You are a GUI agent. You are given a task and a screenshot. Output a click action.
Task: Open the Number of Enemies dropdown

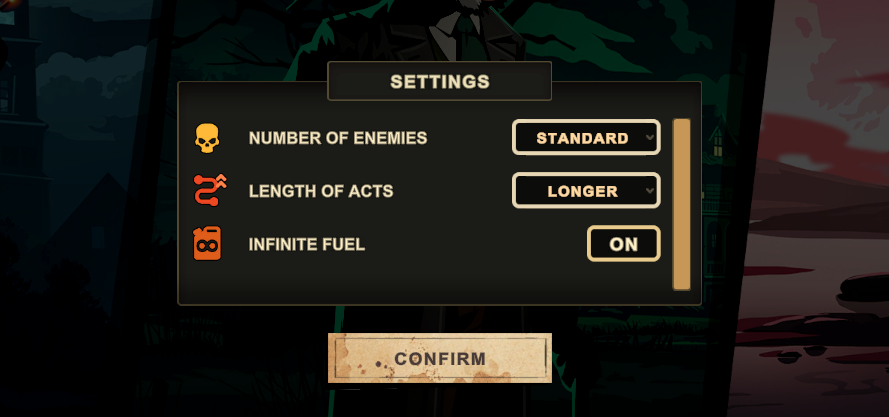pos(586,138)
